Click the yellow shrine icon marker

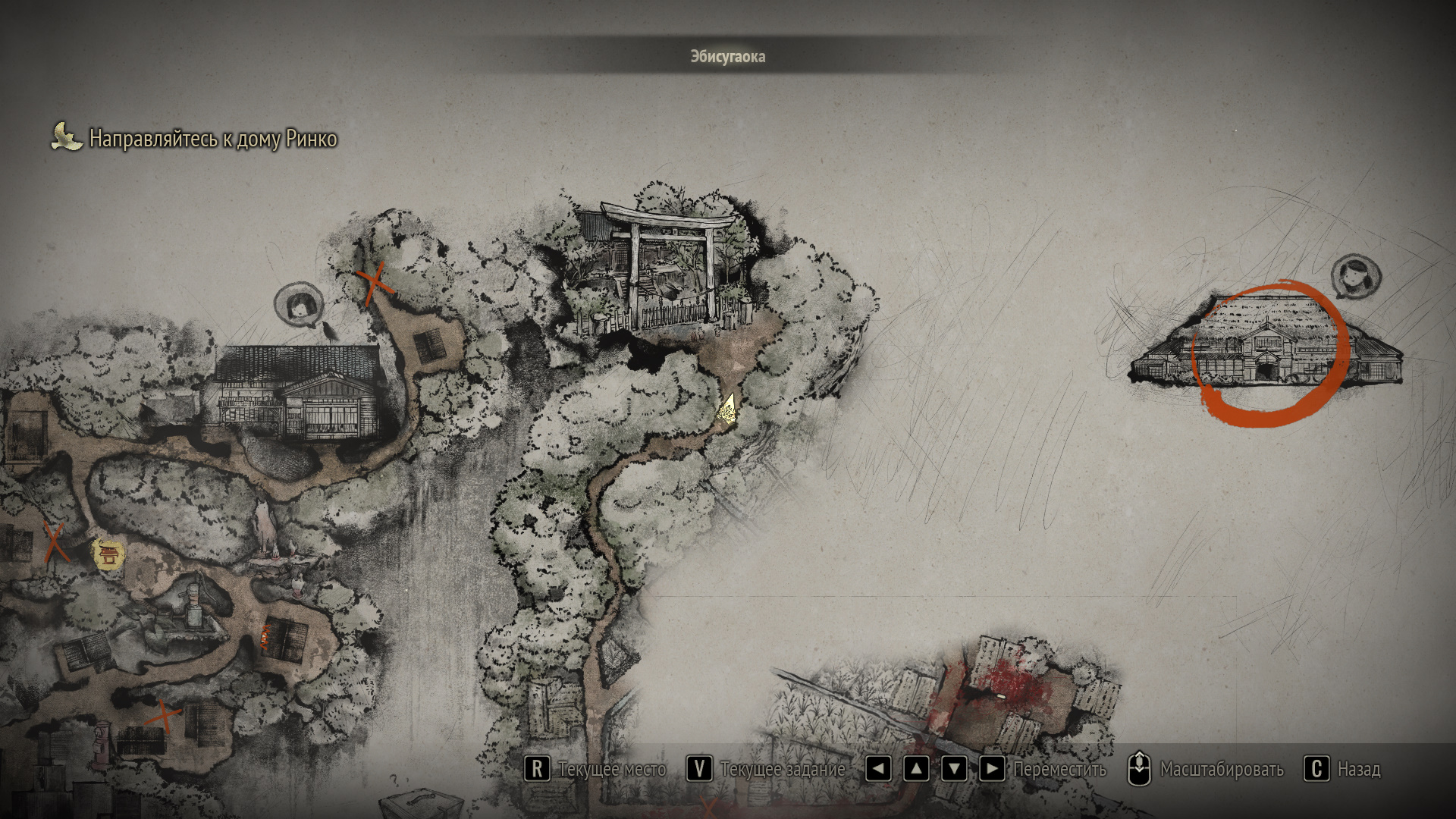[x=108, y=554]
